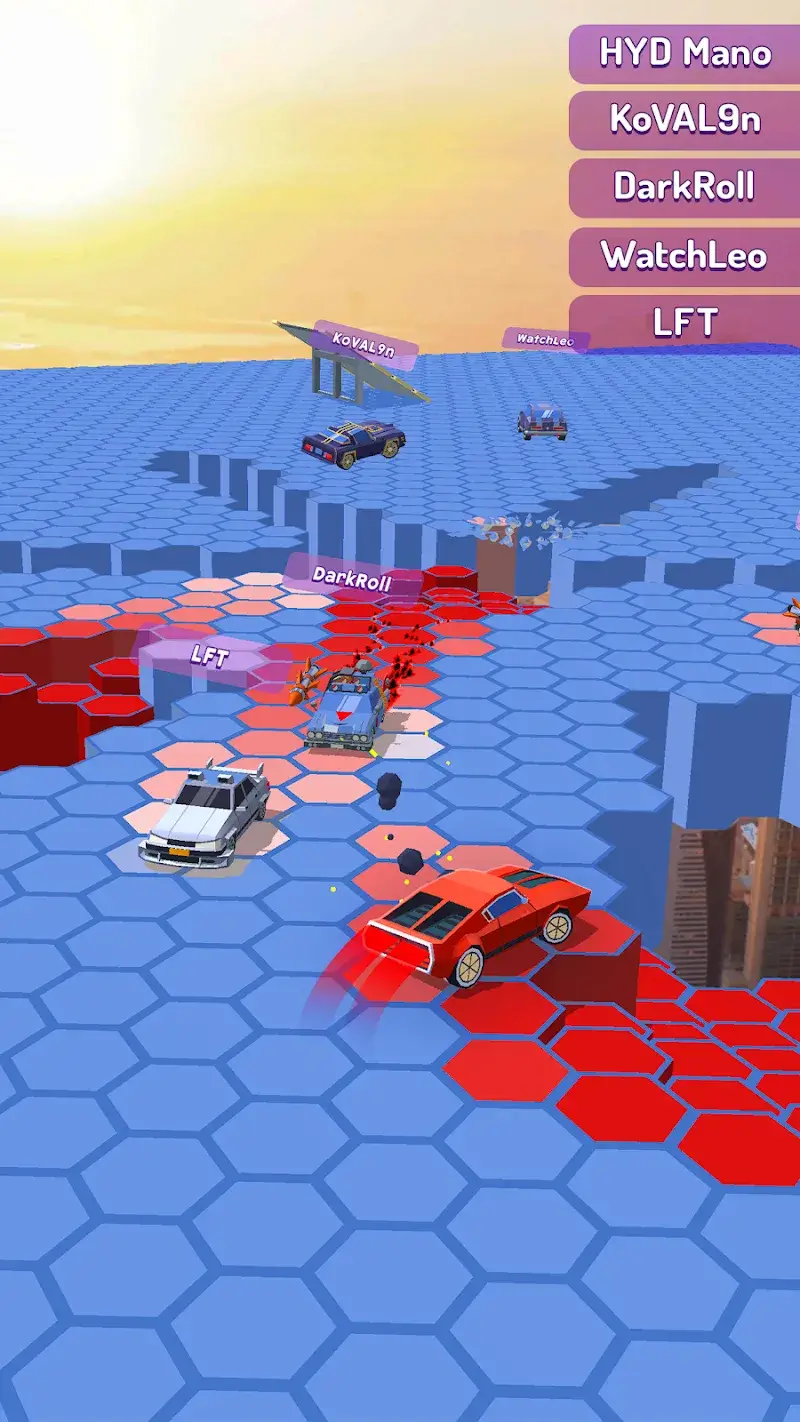The height and width of the screenshot is (1422, 800).
Task: Select HYD Mano in the player list
Action: click(x=685, y=53)
